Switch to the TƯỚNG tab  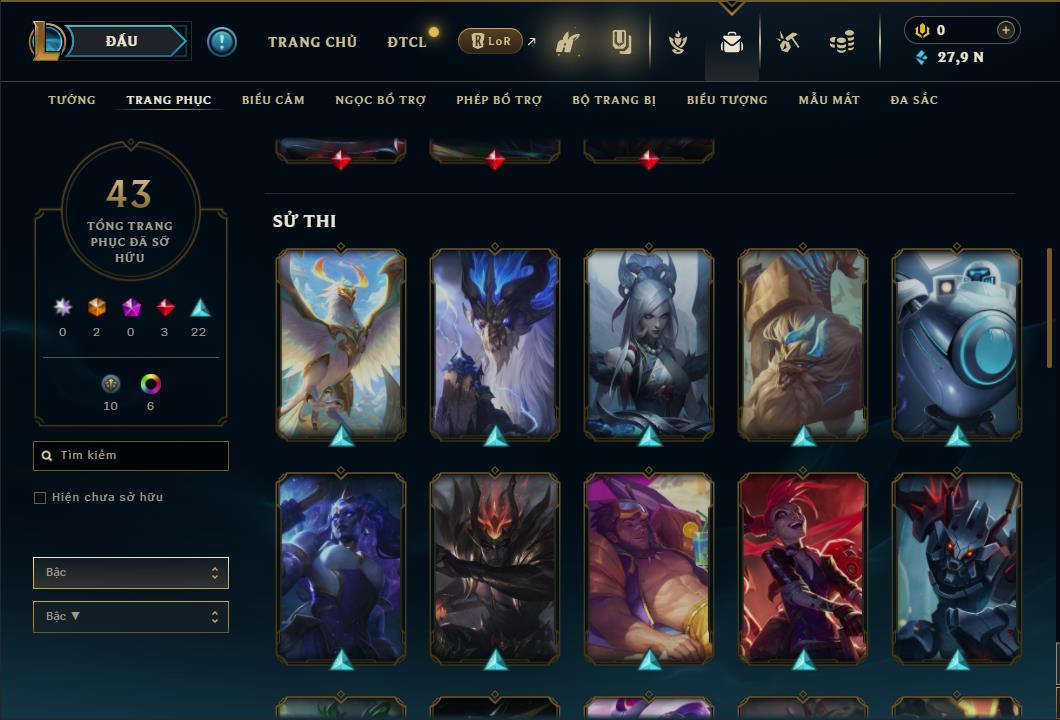(72, 100)
